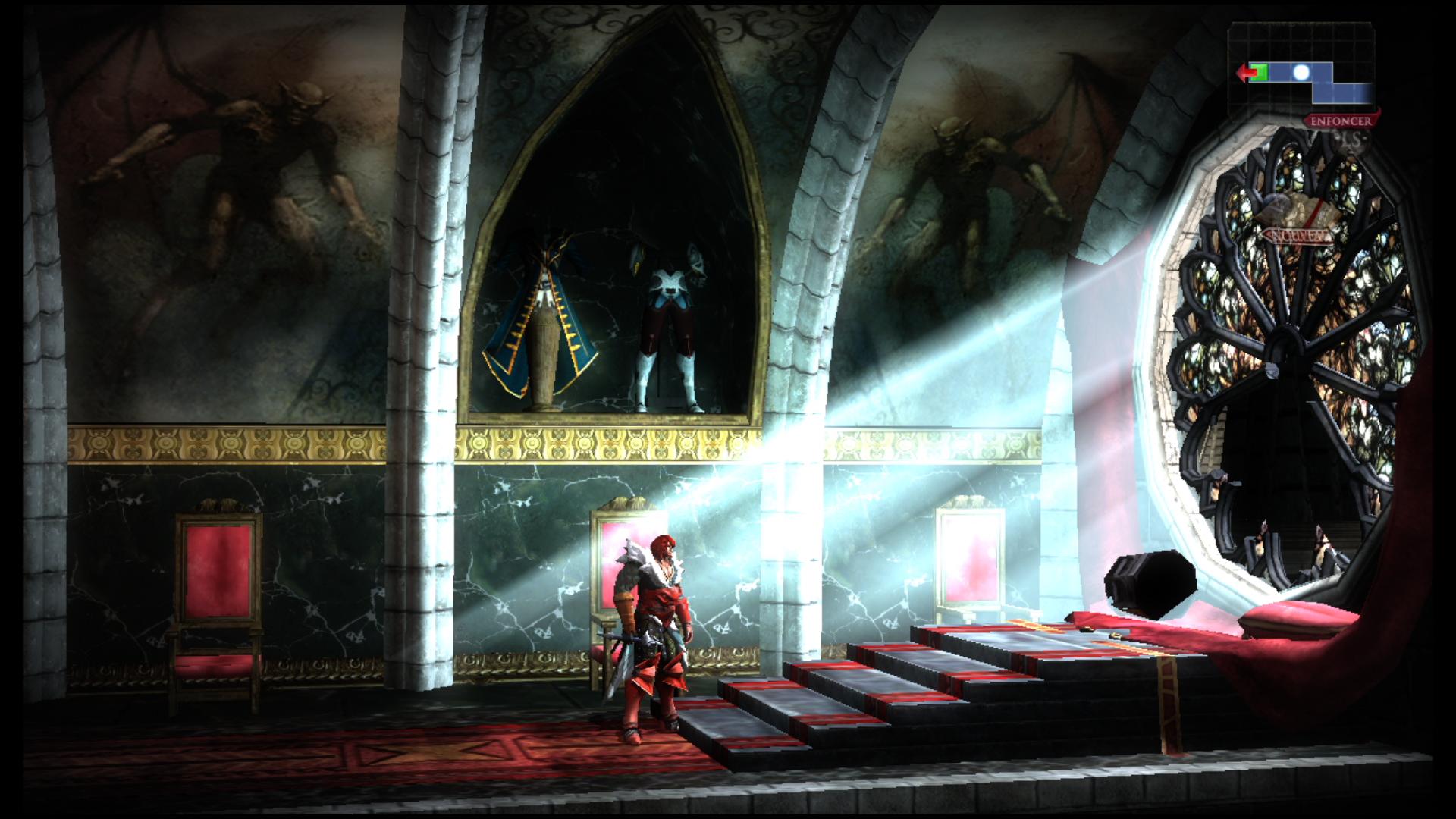Click the glowing white player marker on minimap

tap(1301, 73)
